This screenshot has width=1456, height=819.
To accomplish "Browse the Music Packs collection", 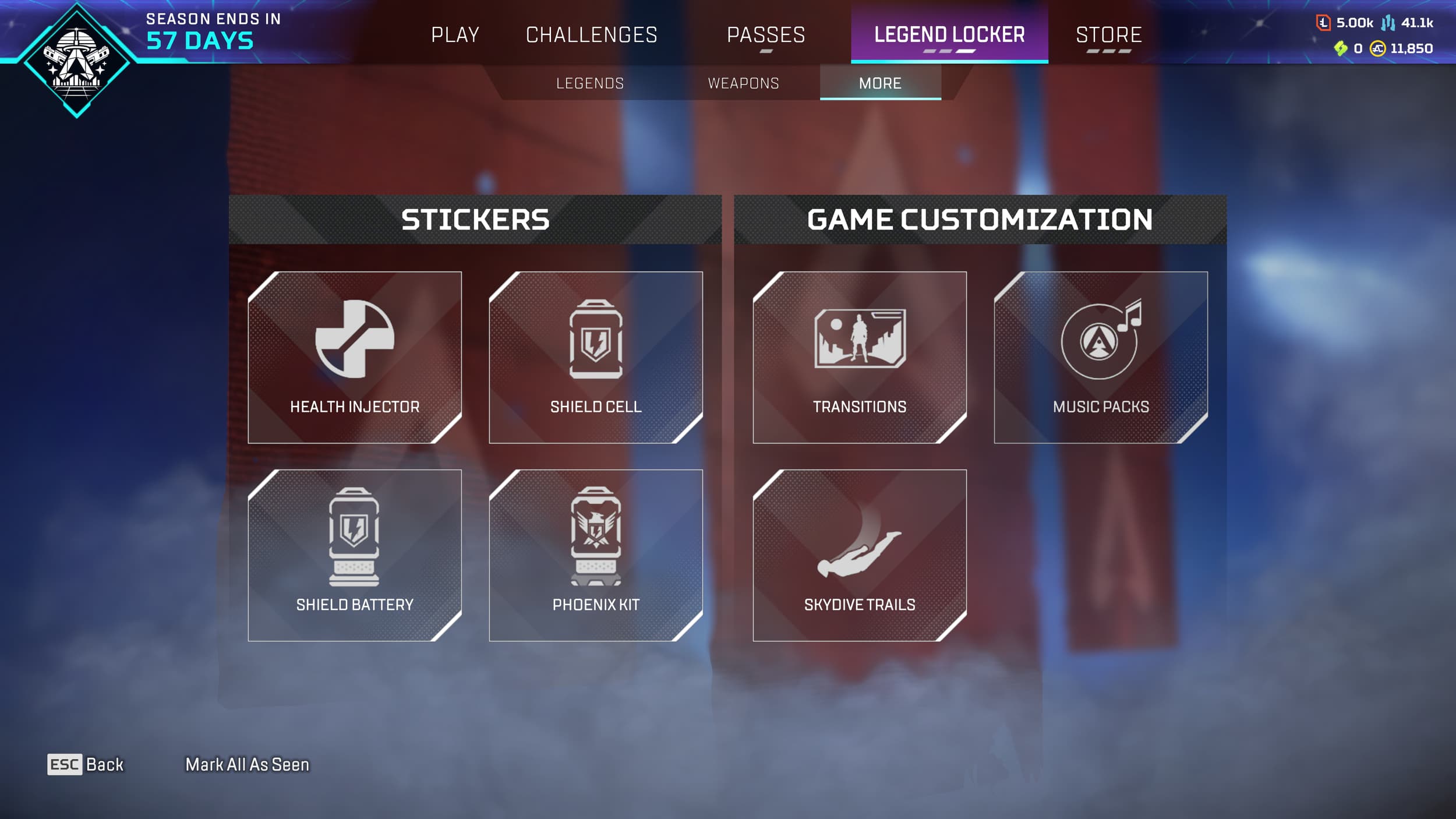I will tap(1101, 358).
